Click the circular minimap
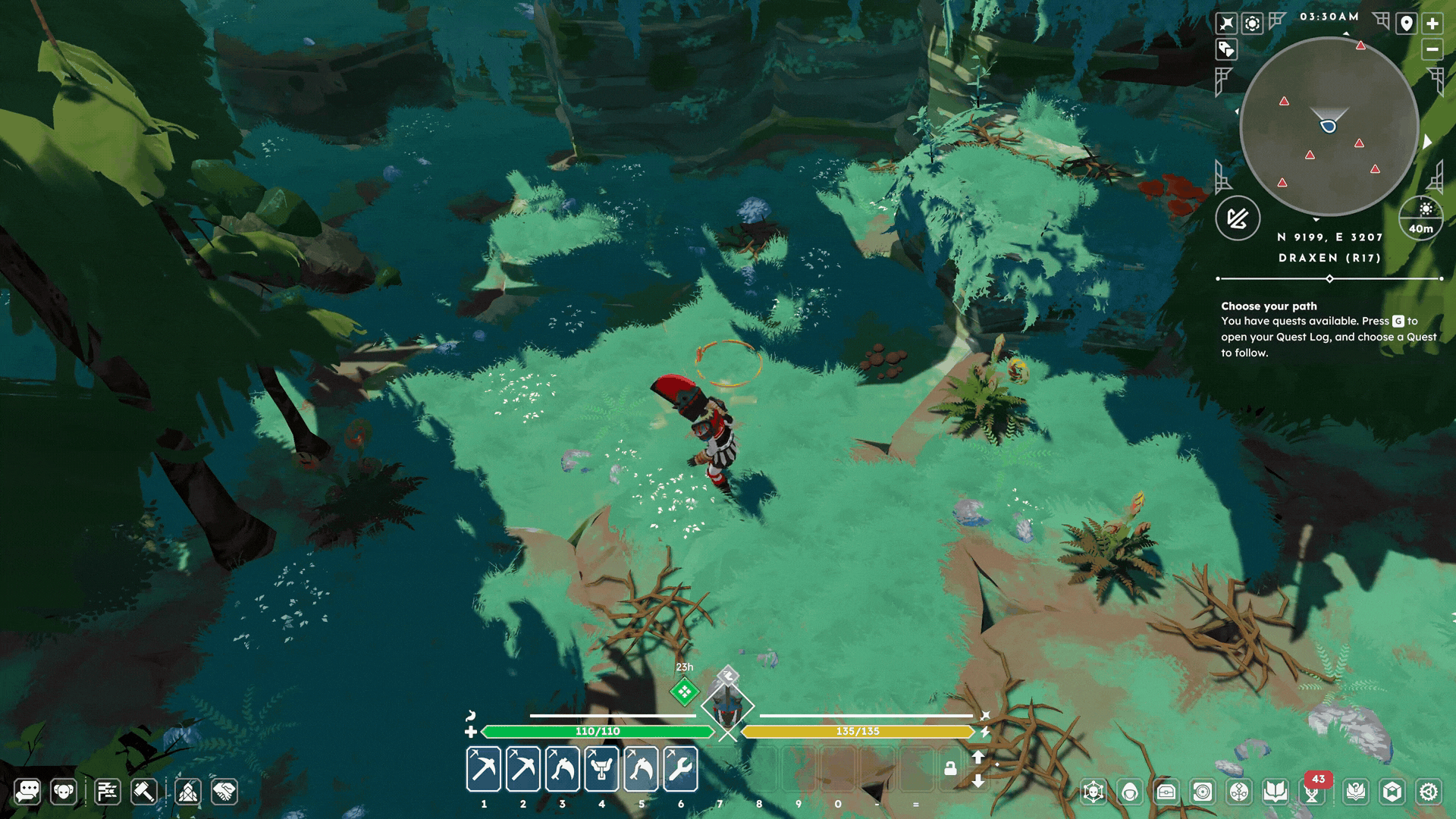1456x819 pixels. coord(1329,126)
